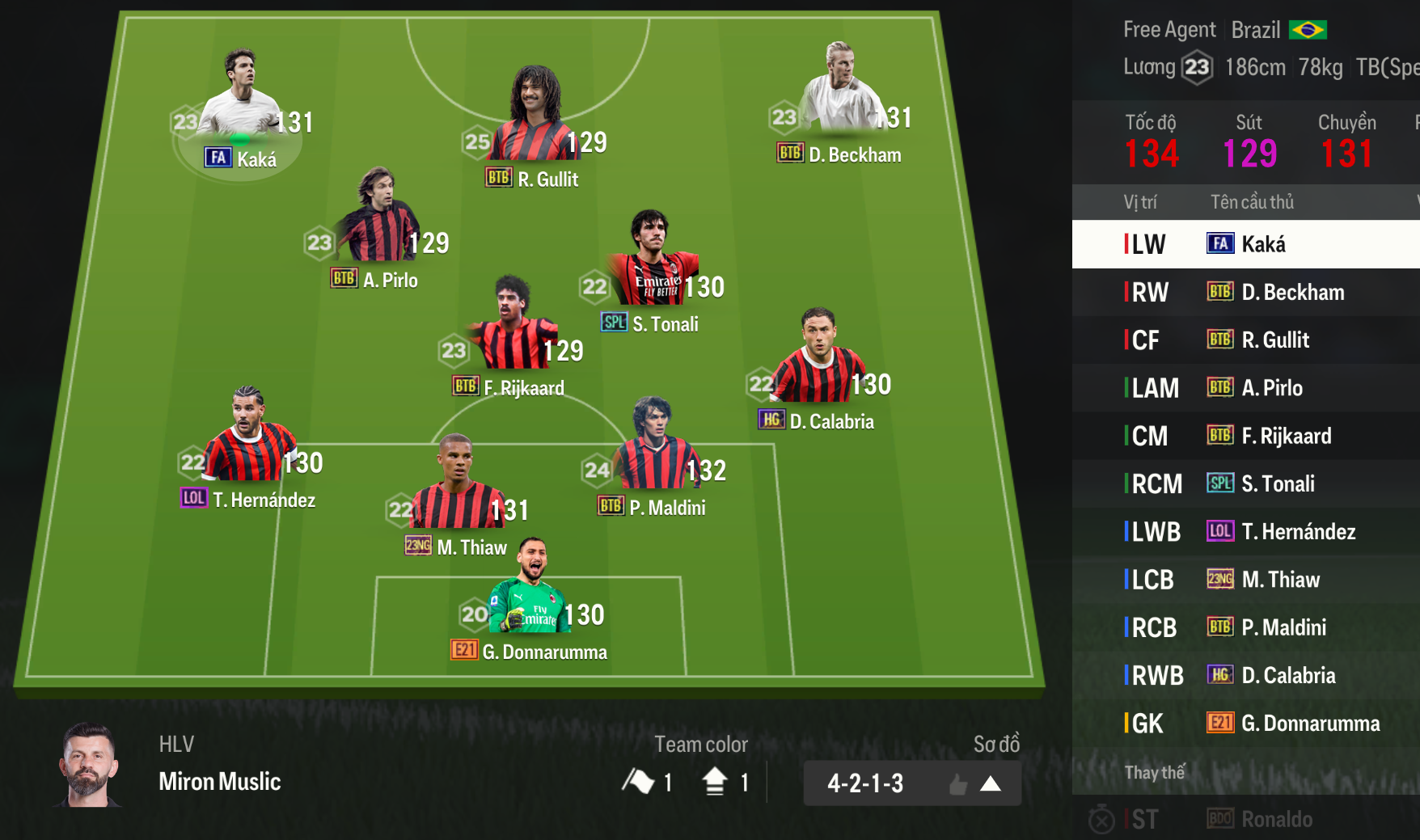Select the GK G. Donnarumma row
Screen dimensions: 1420x840
pos(1245,723)
